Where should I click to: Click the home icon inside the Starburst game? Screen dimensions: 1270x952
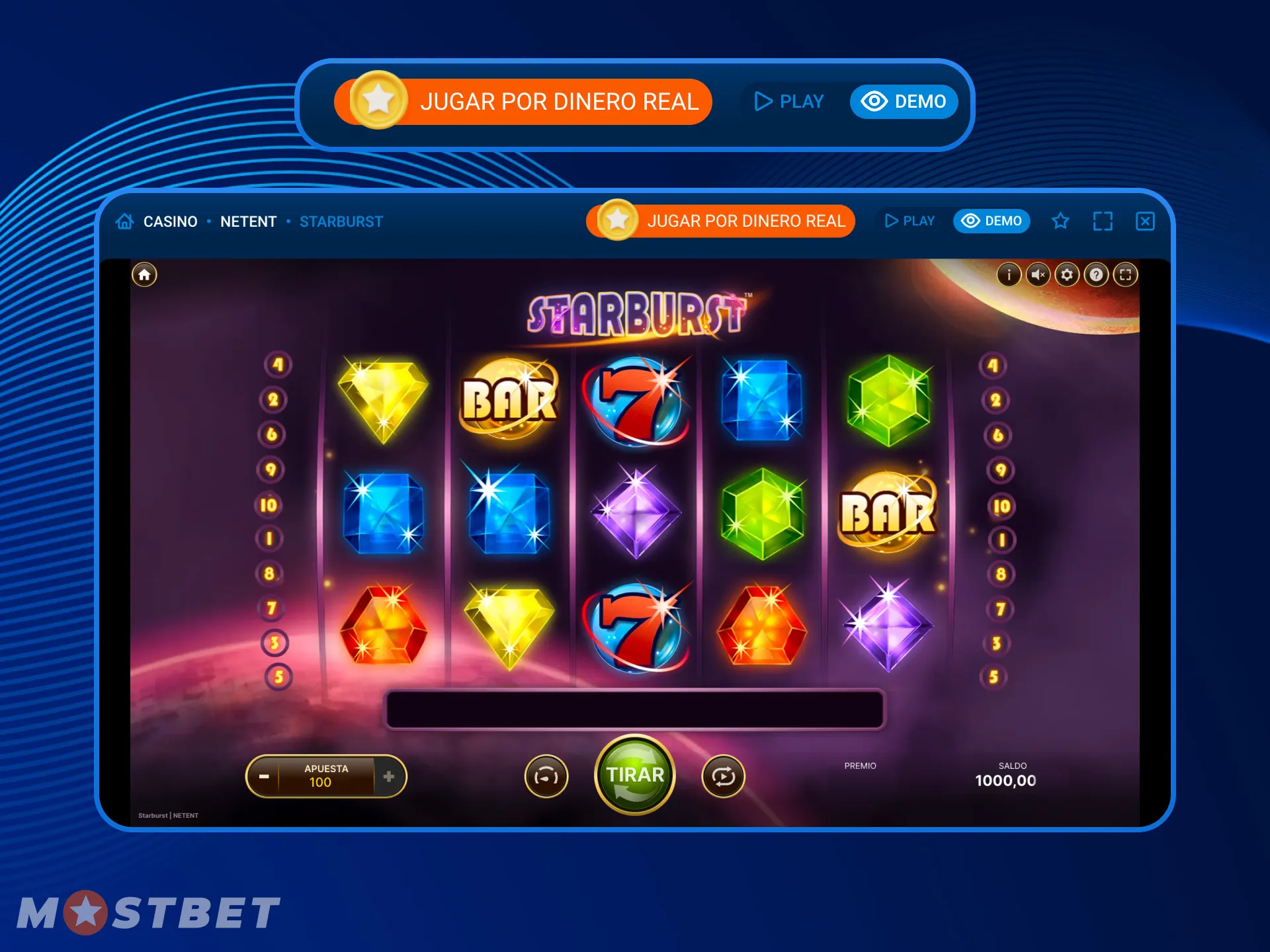(x=144, y=273)
